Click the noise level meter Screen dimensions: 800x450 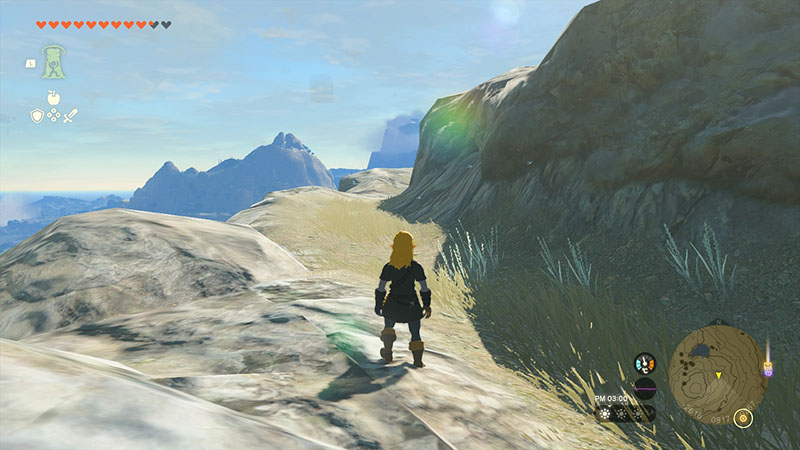pyautogui.click(x=645, y=389)
